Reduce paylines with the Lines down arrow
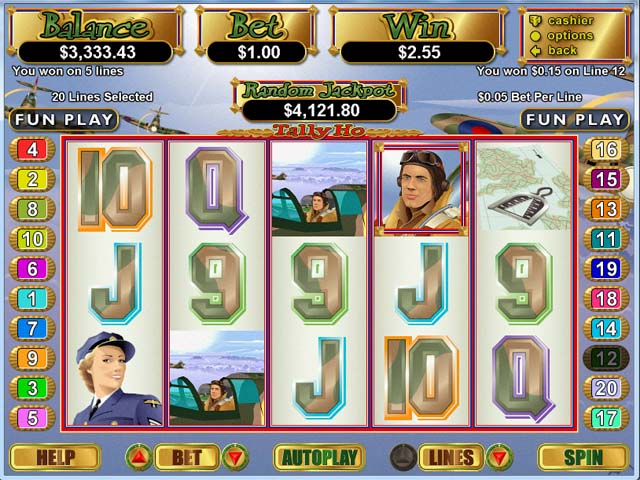640x480 pixels. [x=498, y=458]
